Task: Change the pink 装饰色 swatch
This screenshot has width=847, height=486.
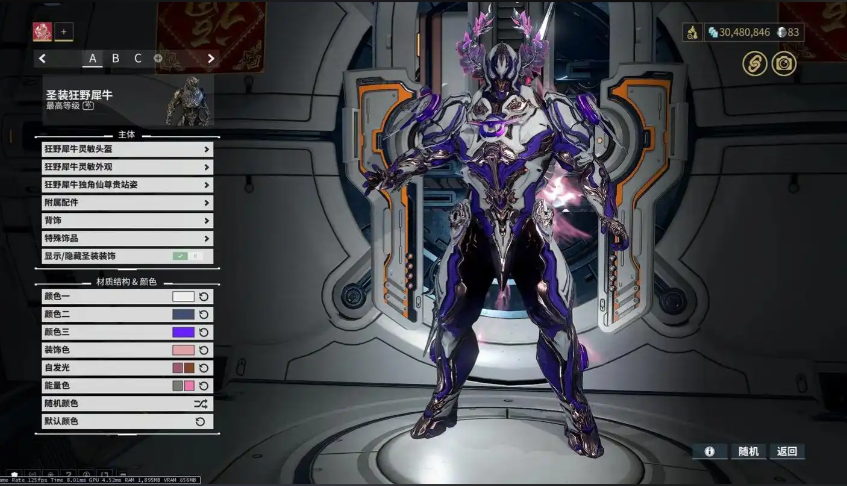Action: point(183,350)
